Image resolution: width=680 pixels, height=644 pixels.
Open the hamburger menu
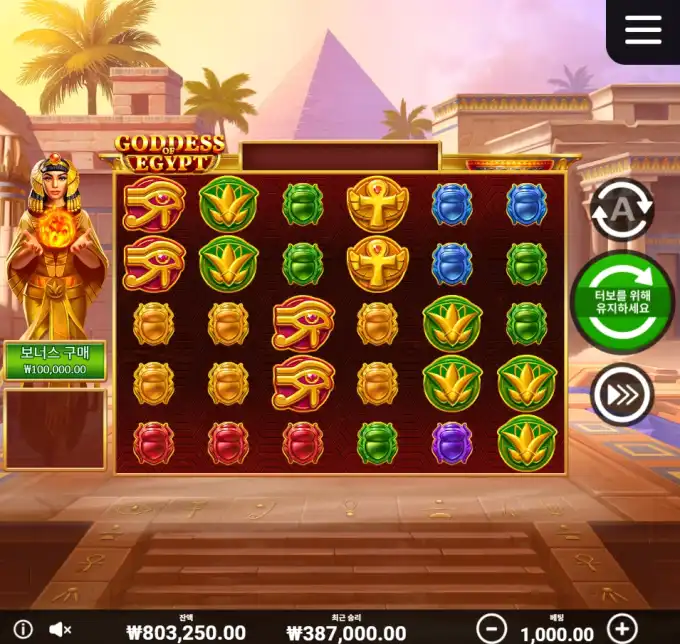click(643, 30)
